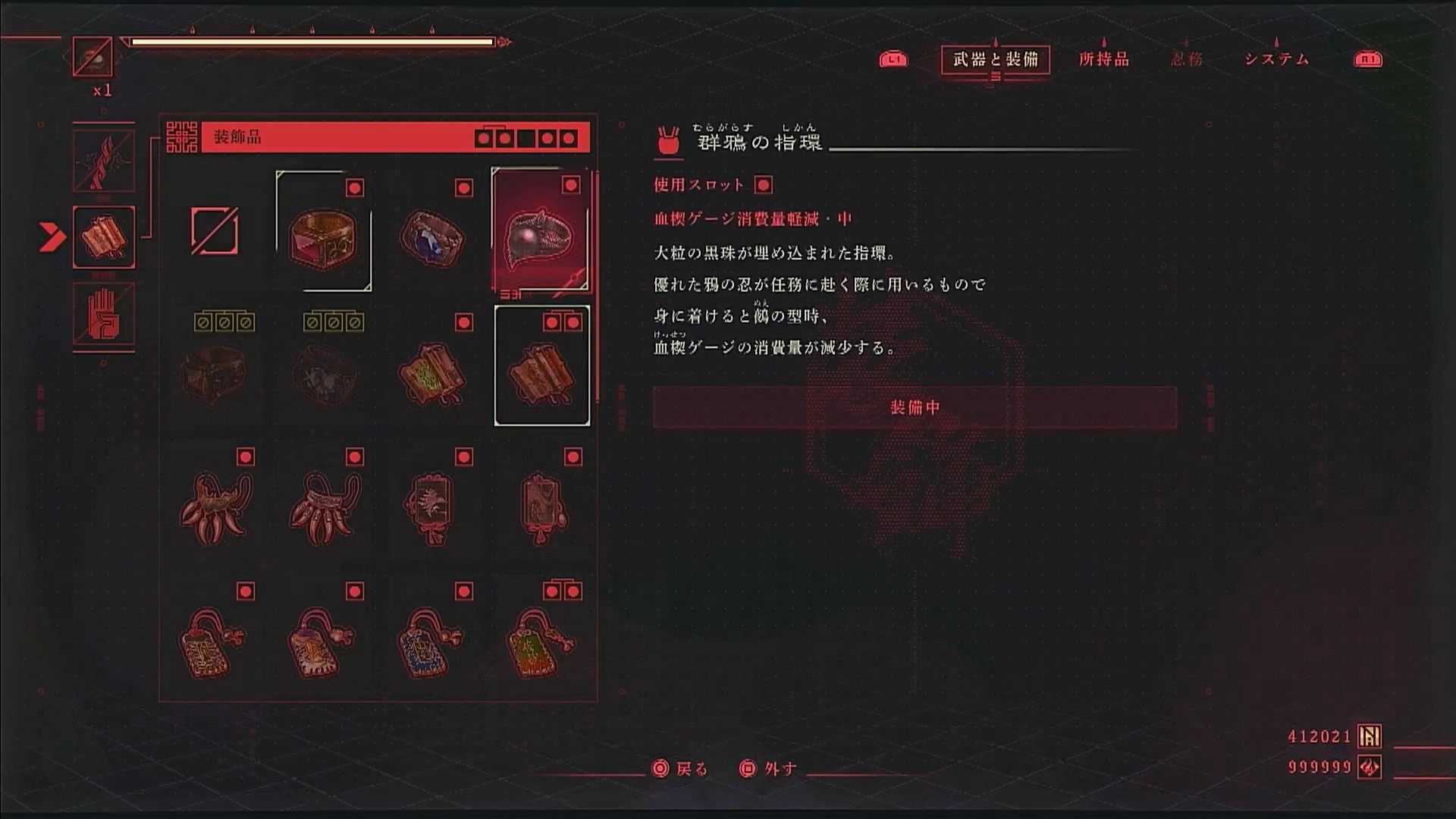Image resolution: width=1456 pixels, height=819 pixels.
Task: Open the weapon category with sword icon
Action: click(x=104, y=161)
